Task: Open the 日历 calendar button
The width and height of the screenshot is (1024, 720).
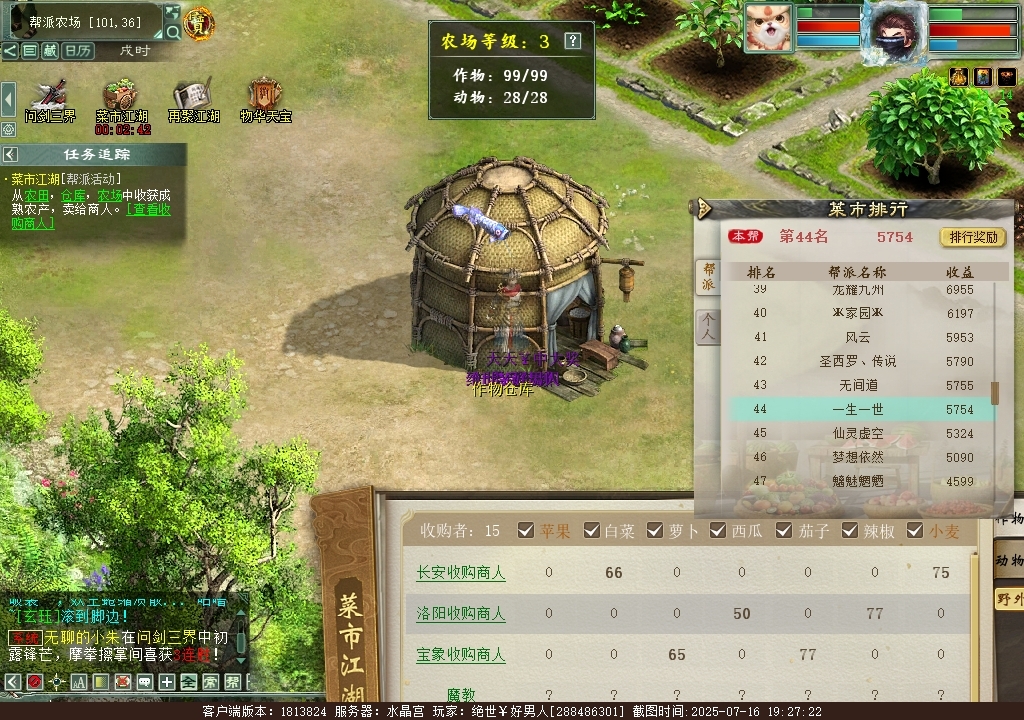Action: 78,50
